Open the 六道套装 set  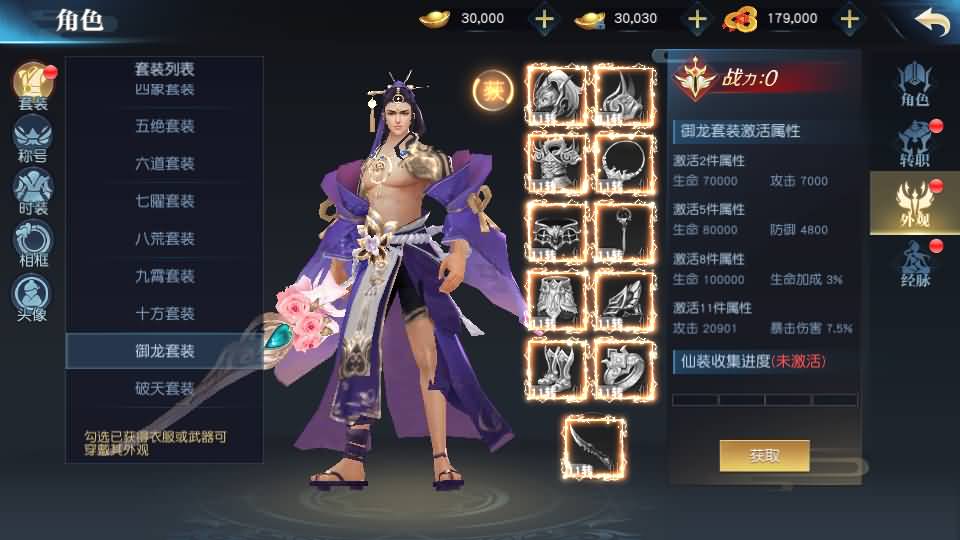point(165,164)
